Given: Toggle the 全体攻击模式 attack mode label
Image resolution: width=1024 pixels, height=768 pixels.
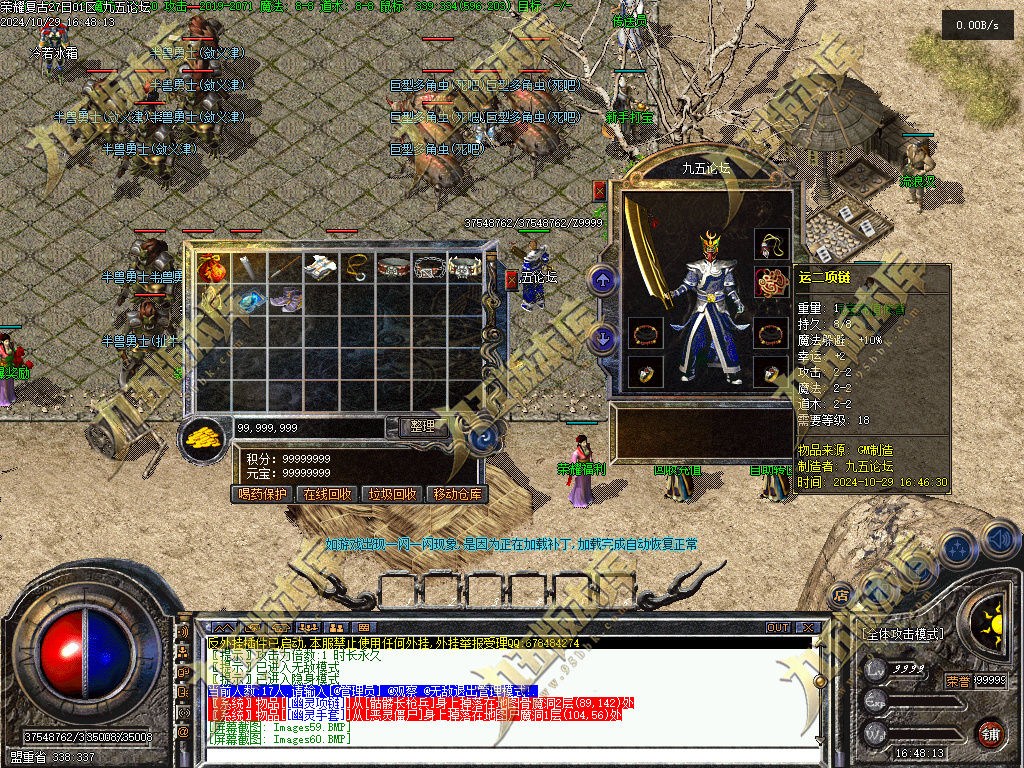Looking at the screenshot, I should [x=903, y=634].
